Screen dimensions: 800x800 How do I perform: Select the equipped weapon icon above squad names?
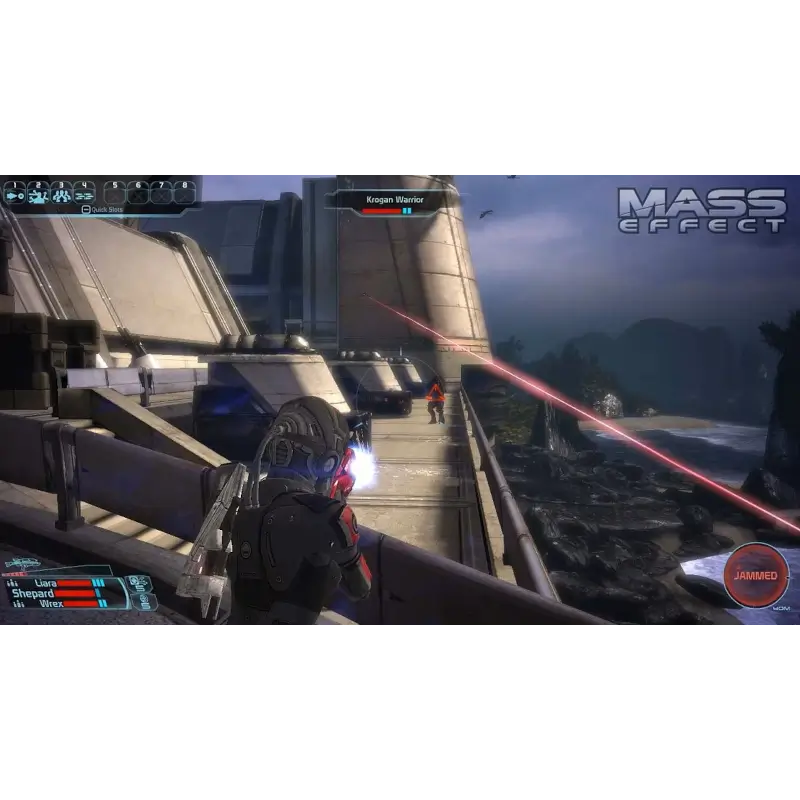(x=22, y=566)
